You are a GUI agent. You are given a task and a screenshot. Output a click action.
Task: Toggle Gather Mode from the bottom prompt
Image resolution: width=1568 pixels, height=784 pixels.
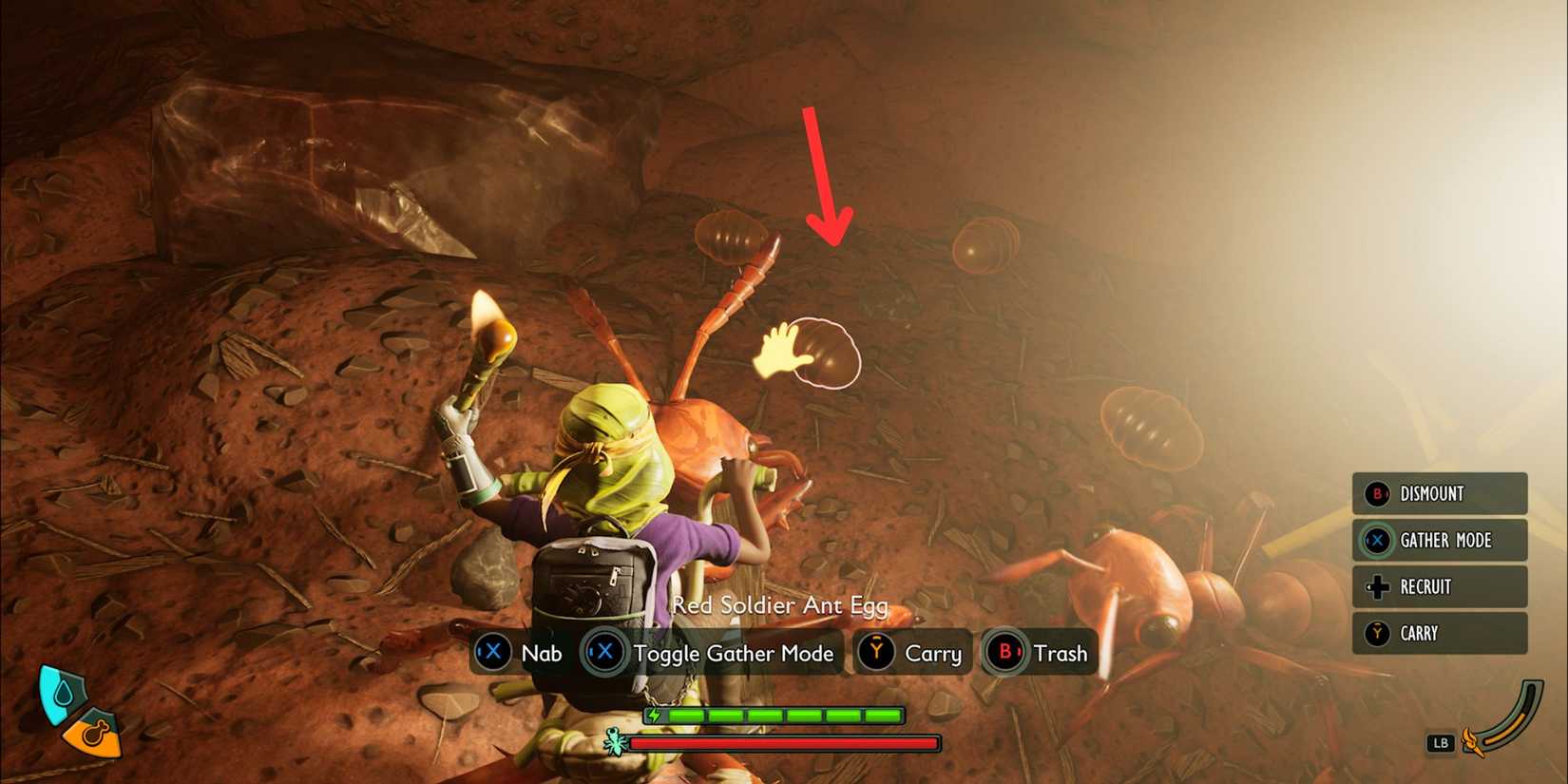click(x=734, y=654)
